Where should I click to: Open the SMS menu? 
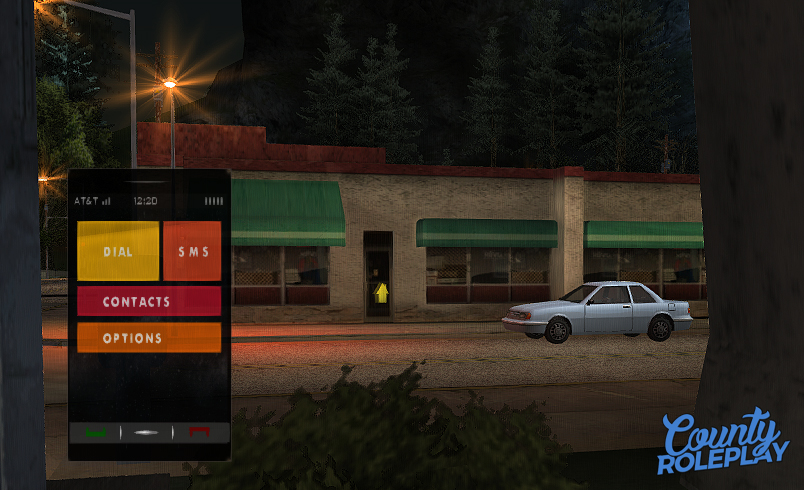(x=192, y=251)
